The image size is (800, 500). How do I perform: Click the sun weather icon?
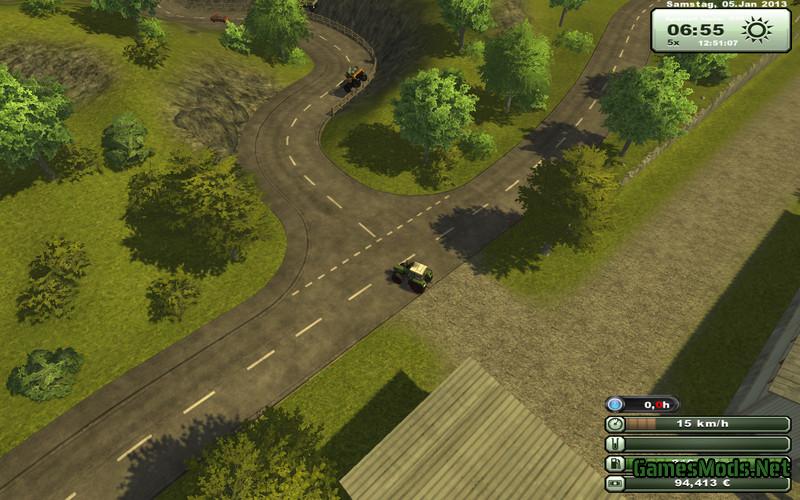758,30
